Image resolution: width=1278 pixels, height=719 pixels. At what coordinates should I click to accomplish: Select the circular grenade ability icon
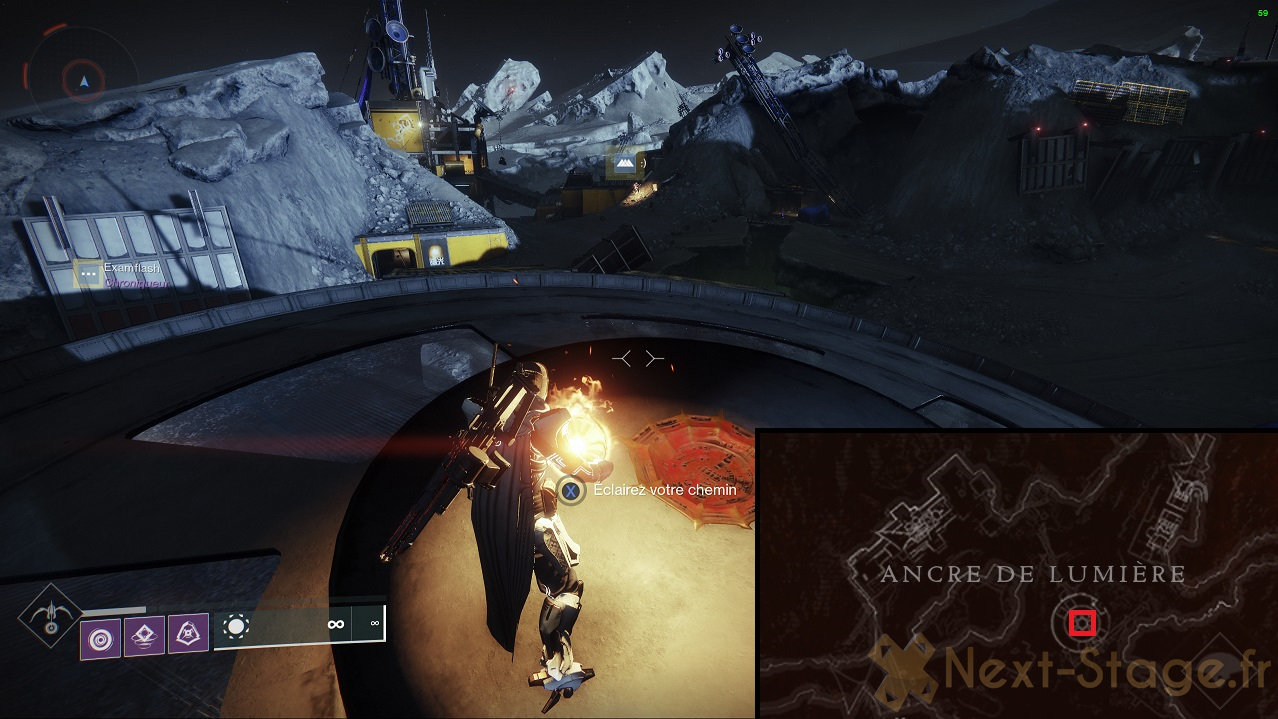101,638
